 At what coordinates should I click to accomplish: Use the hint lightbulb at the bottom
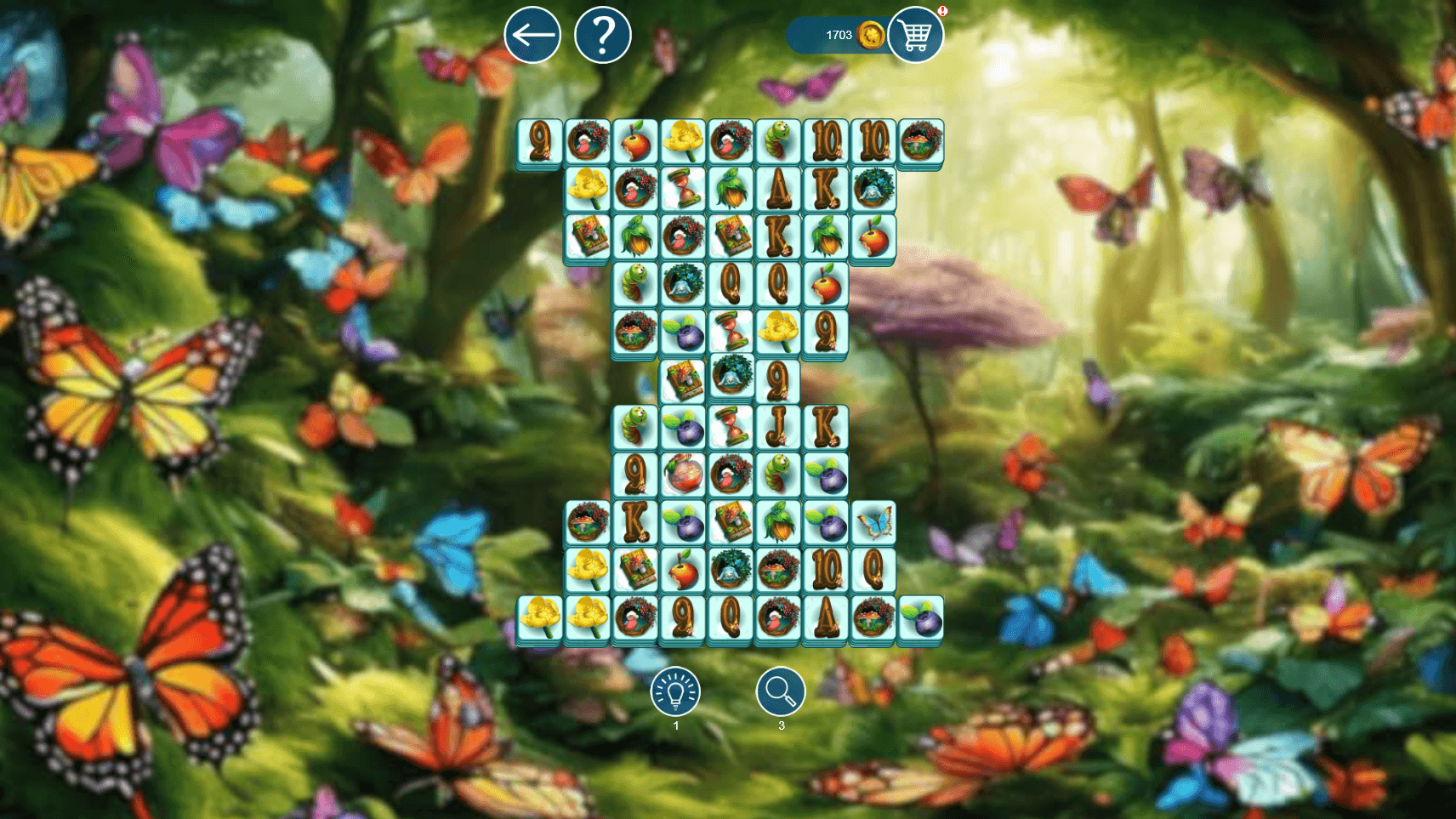pyautogui.click(x=676, y=694)
